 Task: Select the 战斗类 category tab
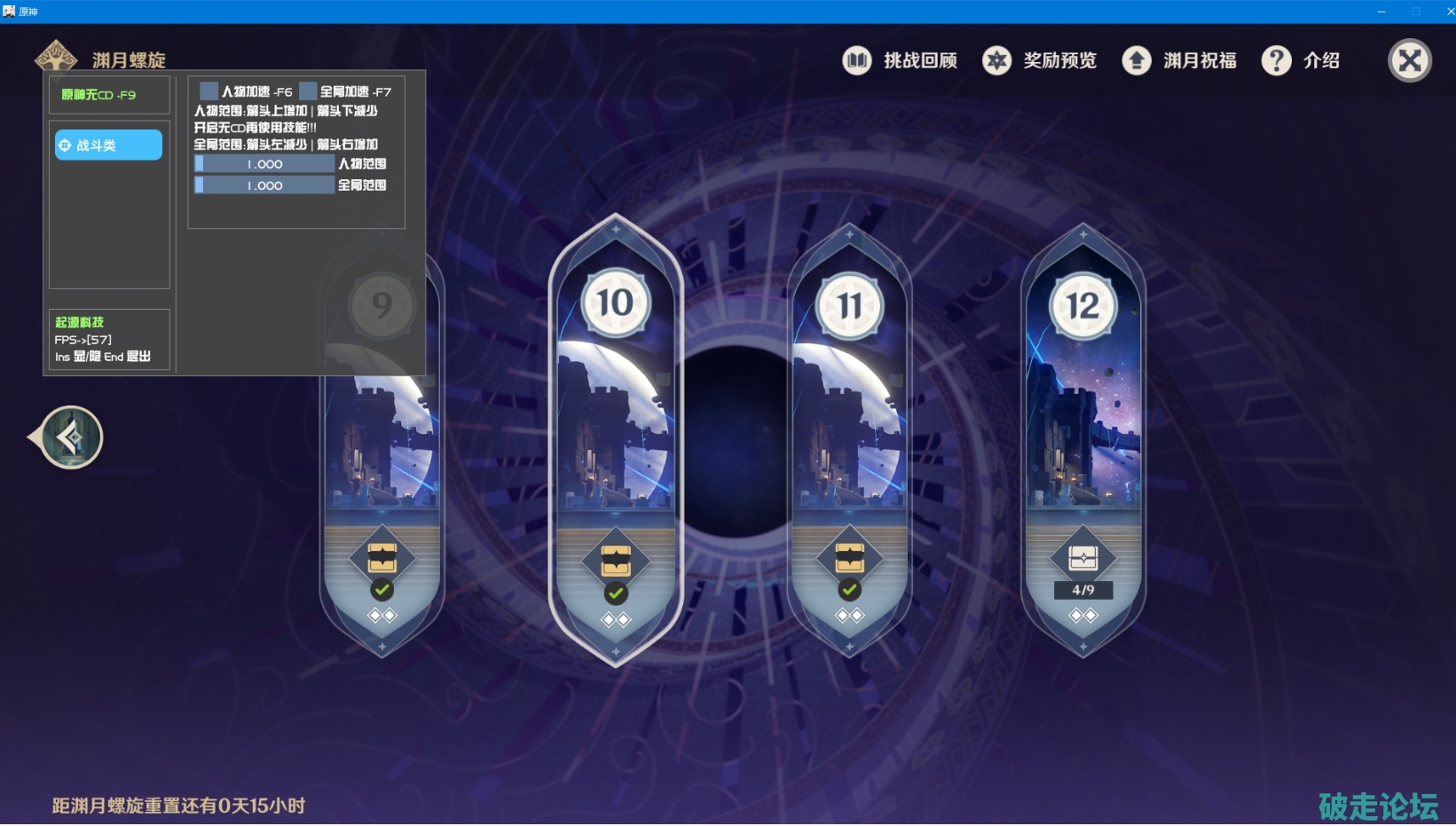(x=108, y=145)
